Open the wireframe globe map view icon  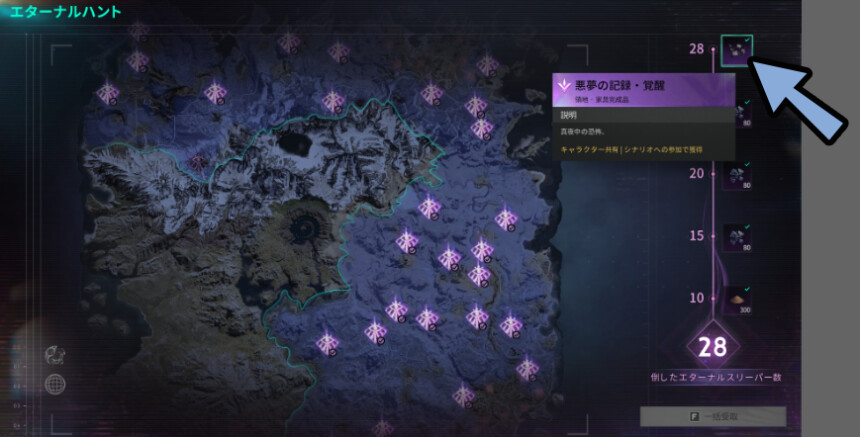pyautogui.click(x=58, y=382)
